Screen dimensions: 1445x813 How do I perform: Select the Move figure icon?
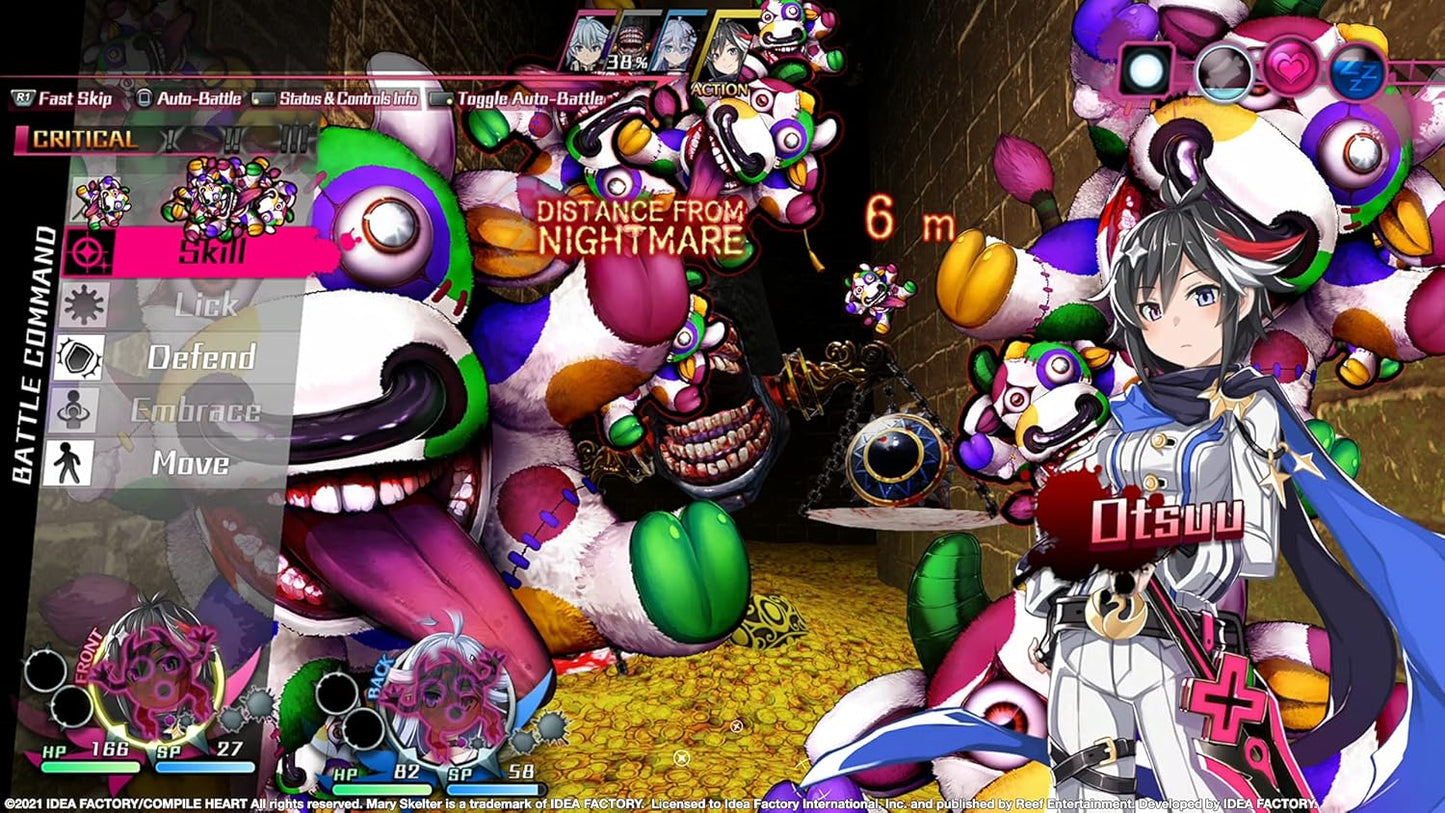(x=75, y=463)
